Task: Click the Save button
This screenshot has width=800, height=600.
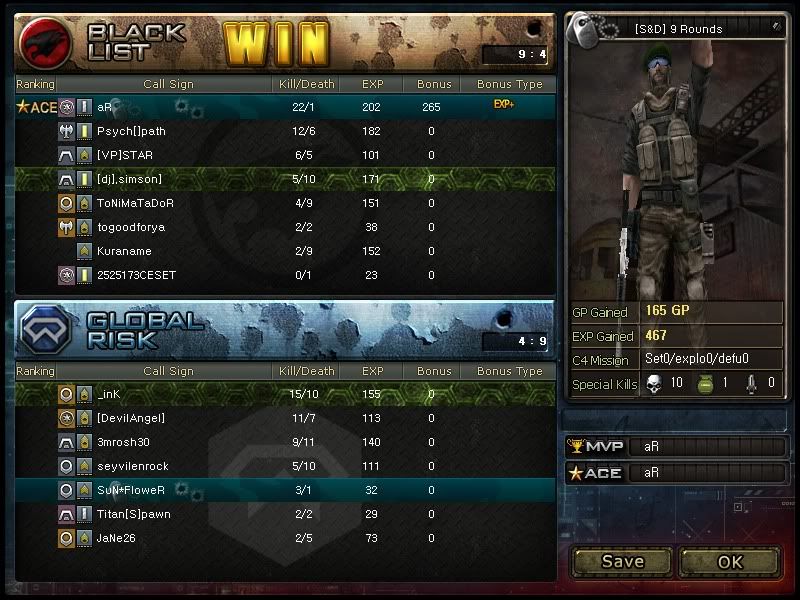Action: tap(622, 561)
